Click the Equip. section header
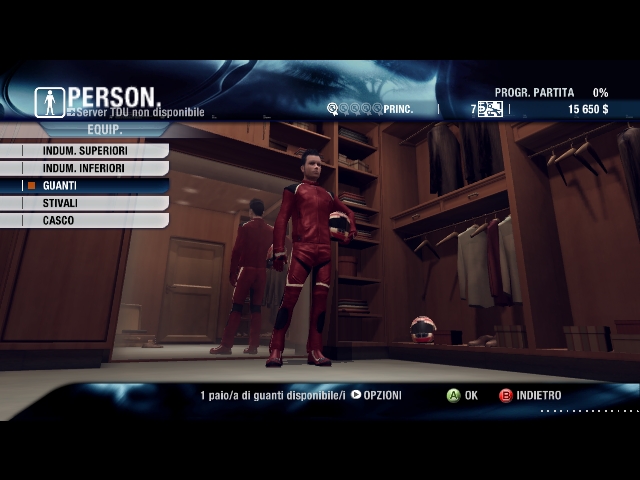The width and height of the screenshot is (640, 480). 104,130
